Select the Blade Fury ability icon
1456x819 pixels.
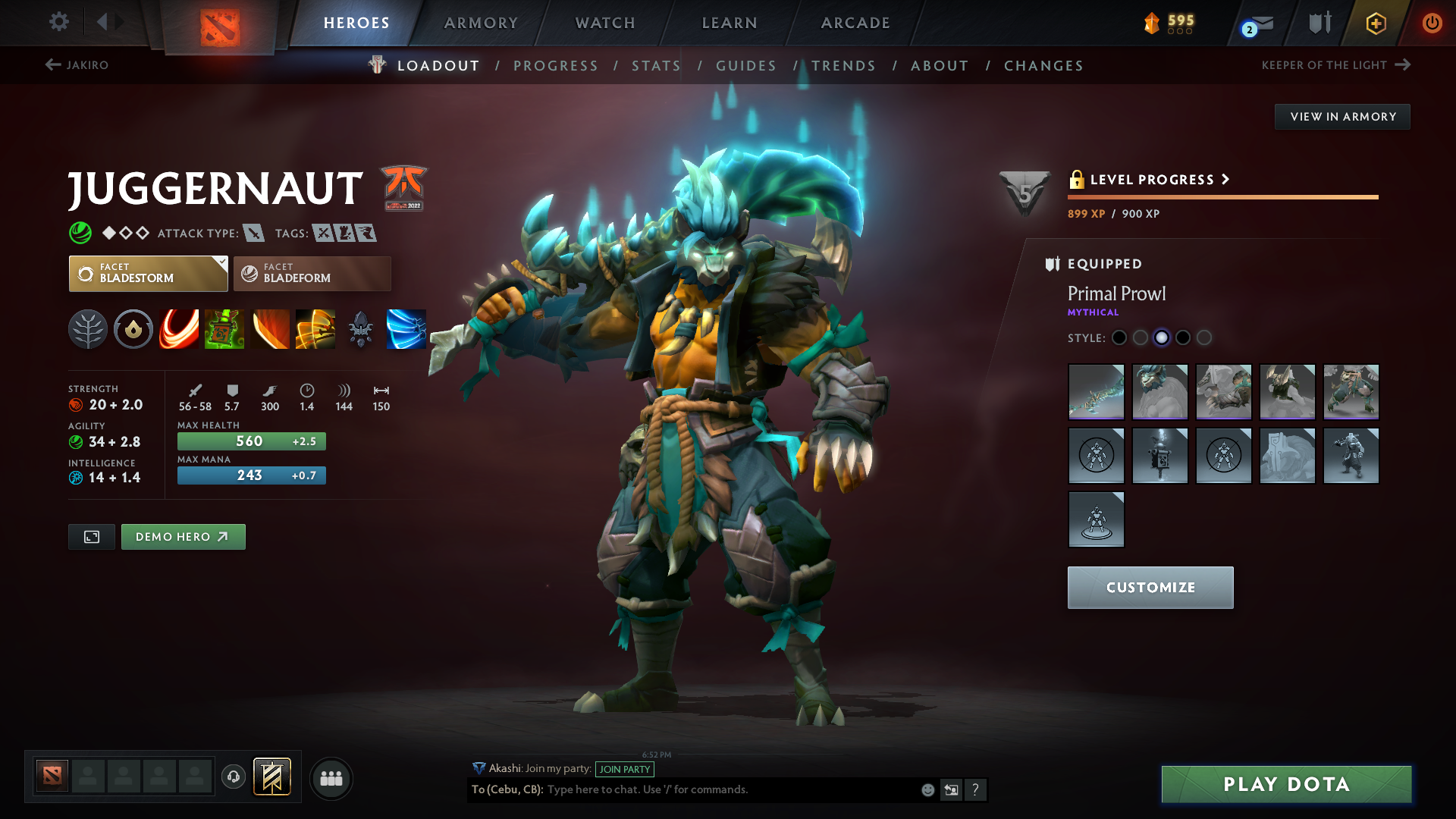point(179,329)
